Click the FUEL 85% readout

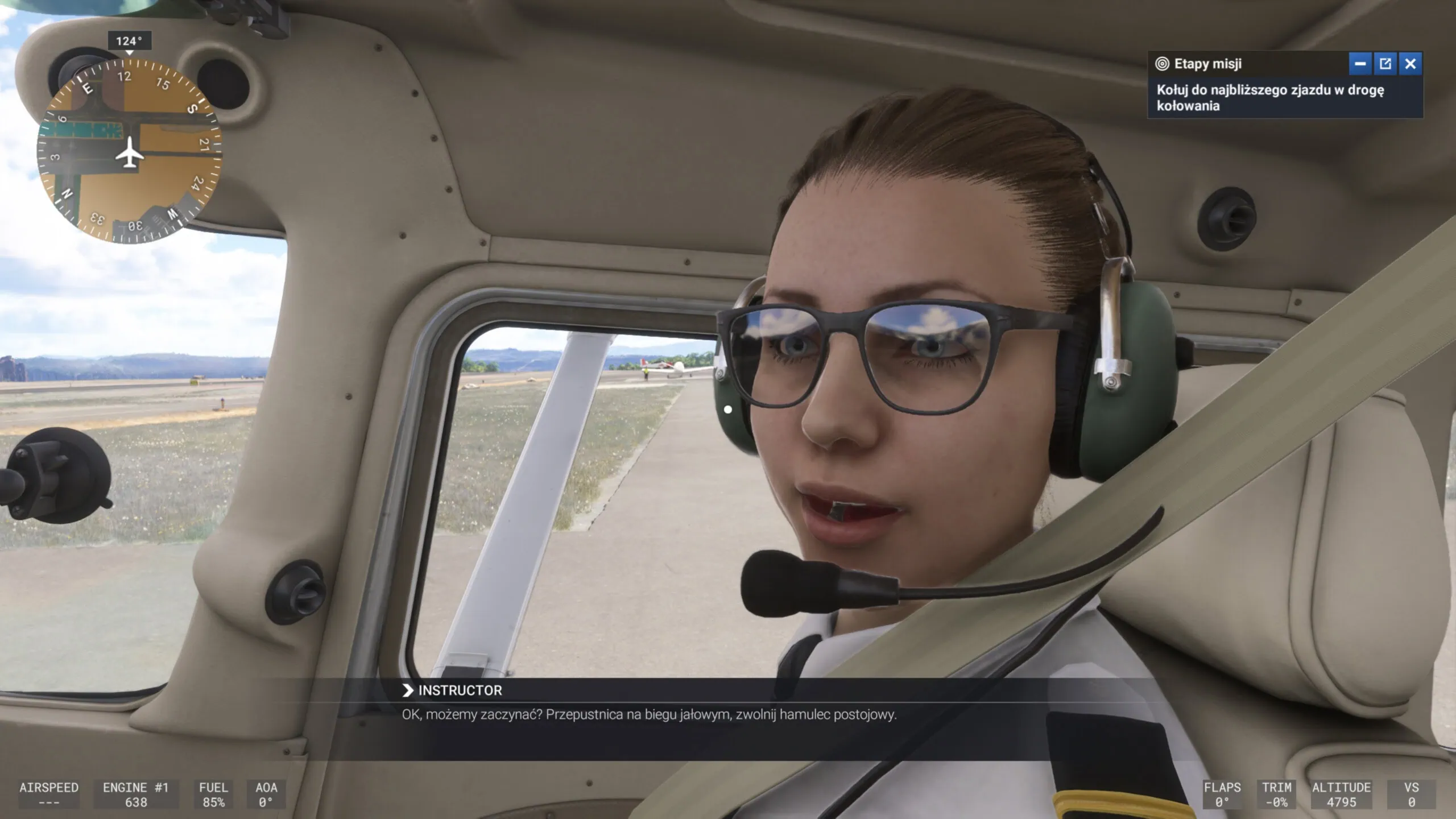[214, 793]
